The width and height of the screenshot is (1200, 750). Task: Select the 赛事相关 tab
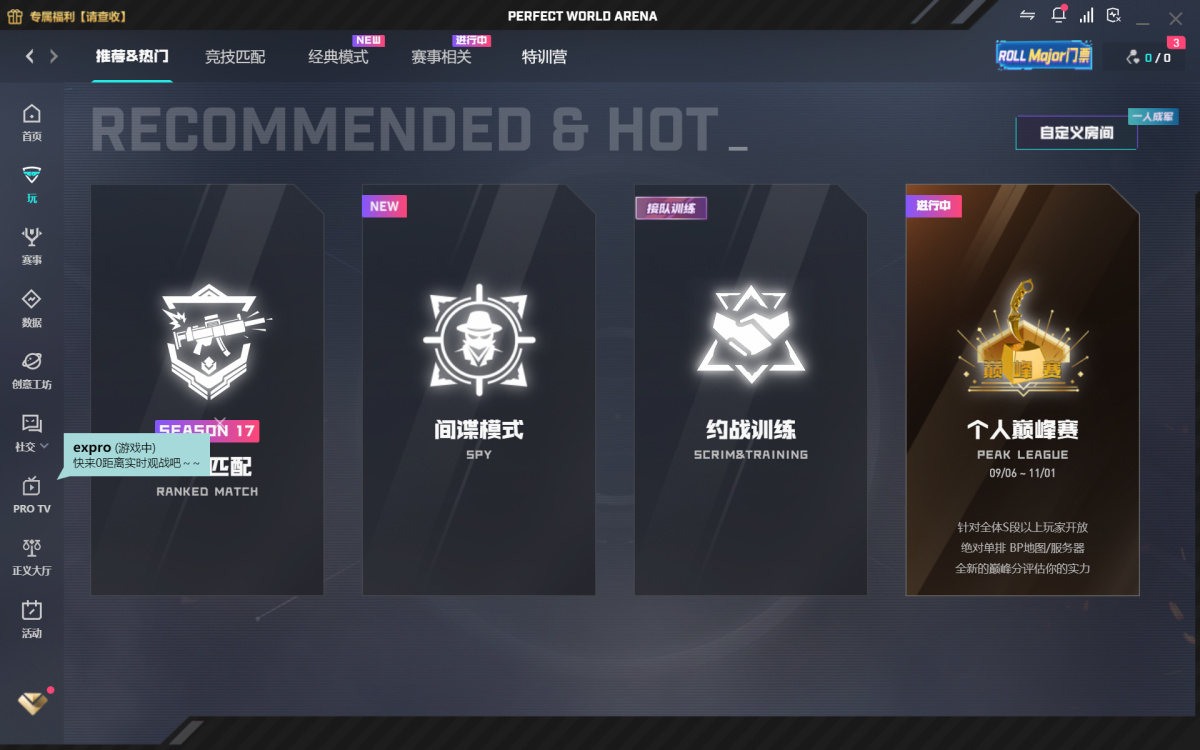coord(441,57)
